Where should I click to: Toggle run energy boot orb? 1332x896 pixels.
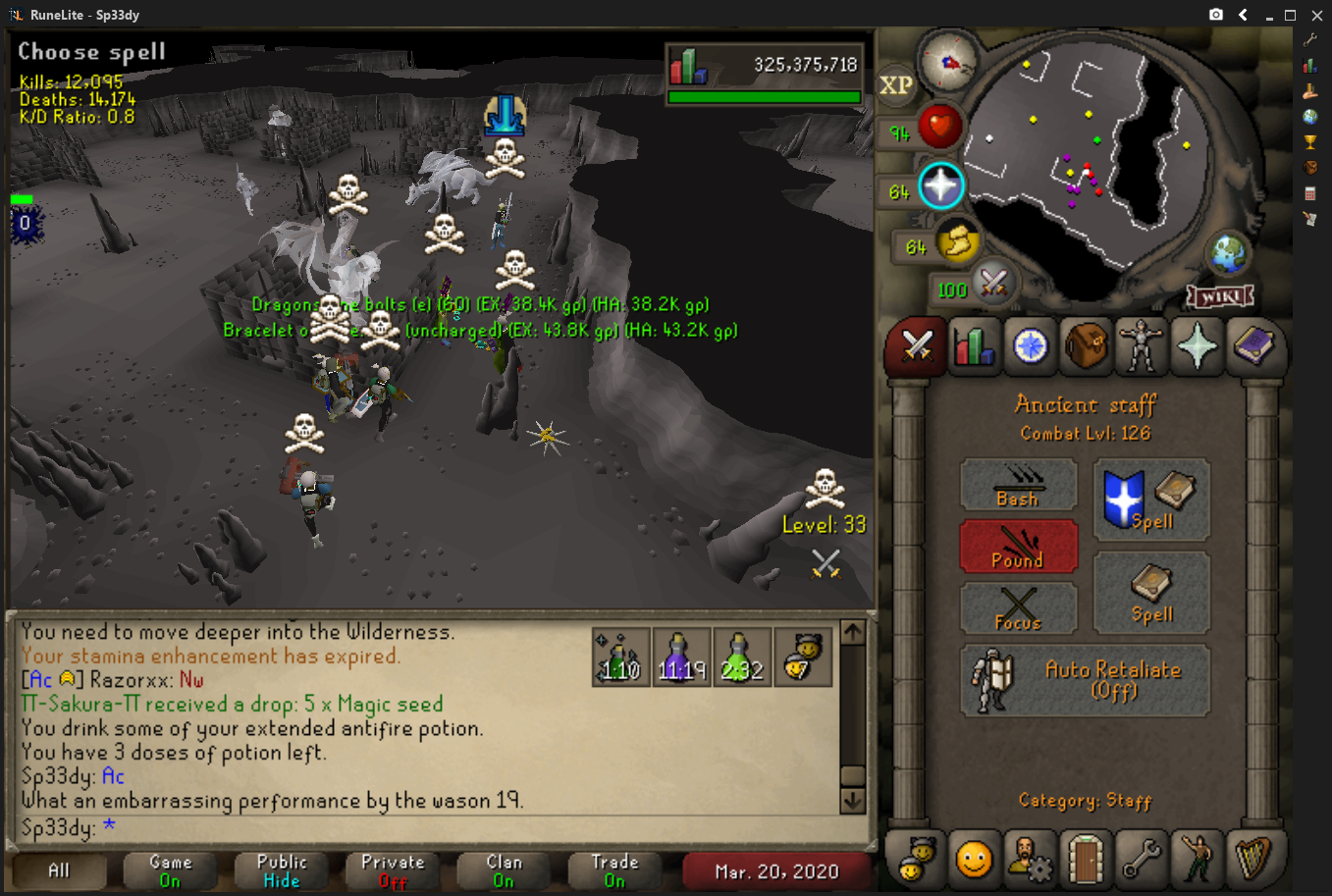pos(956,242)
